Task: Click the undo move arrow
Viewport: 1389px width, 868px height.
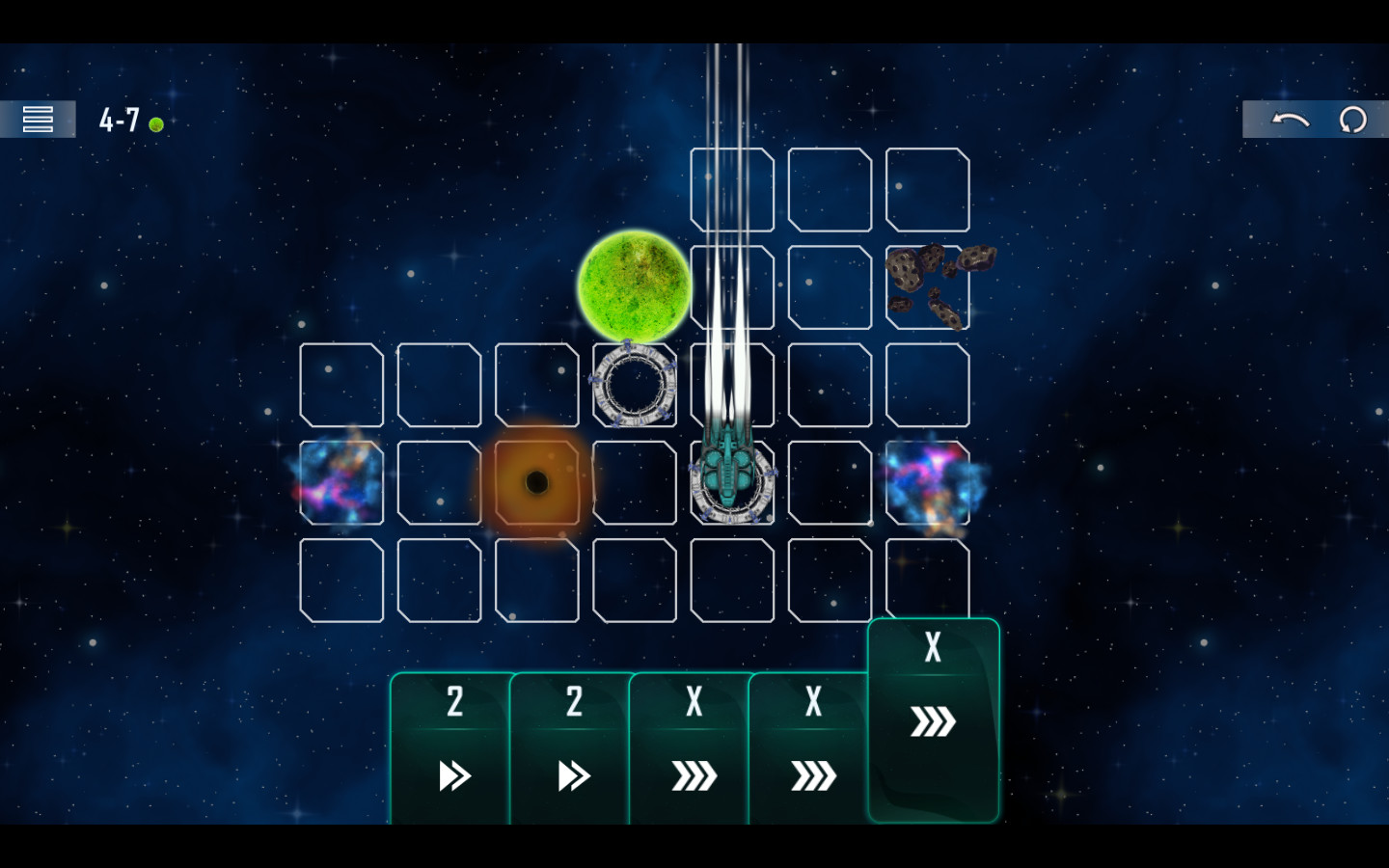Action: pyautogui.click(x=1290, y=120)
